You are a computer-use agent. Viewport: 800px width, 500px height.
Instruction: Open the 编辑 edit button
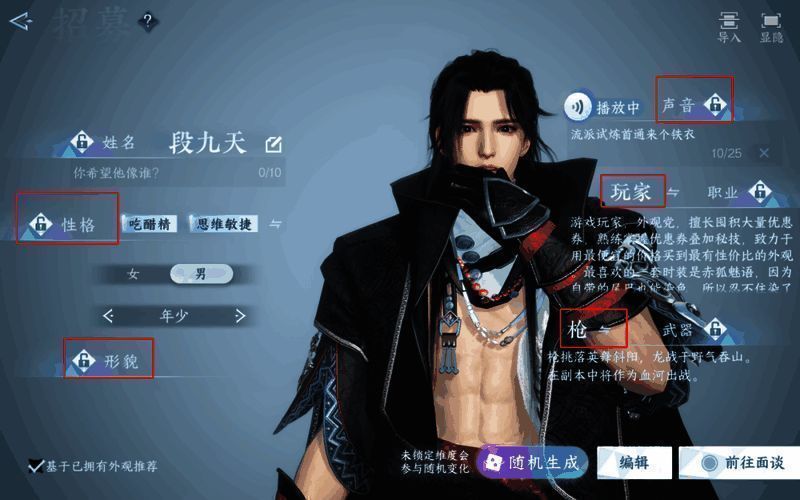(633, 462)
